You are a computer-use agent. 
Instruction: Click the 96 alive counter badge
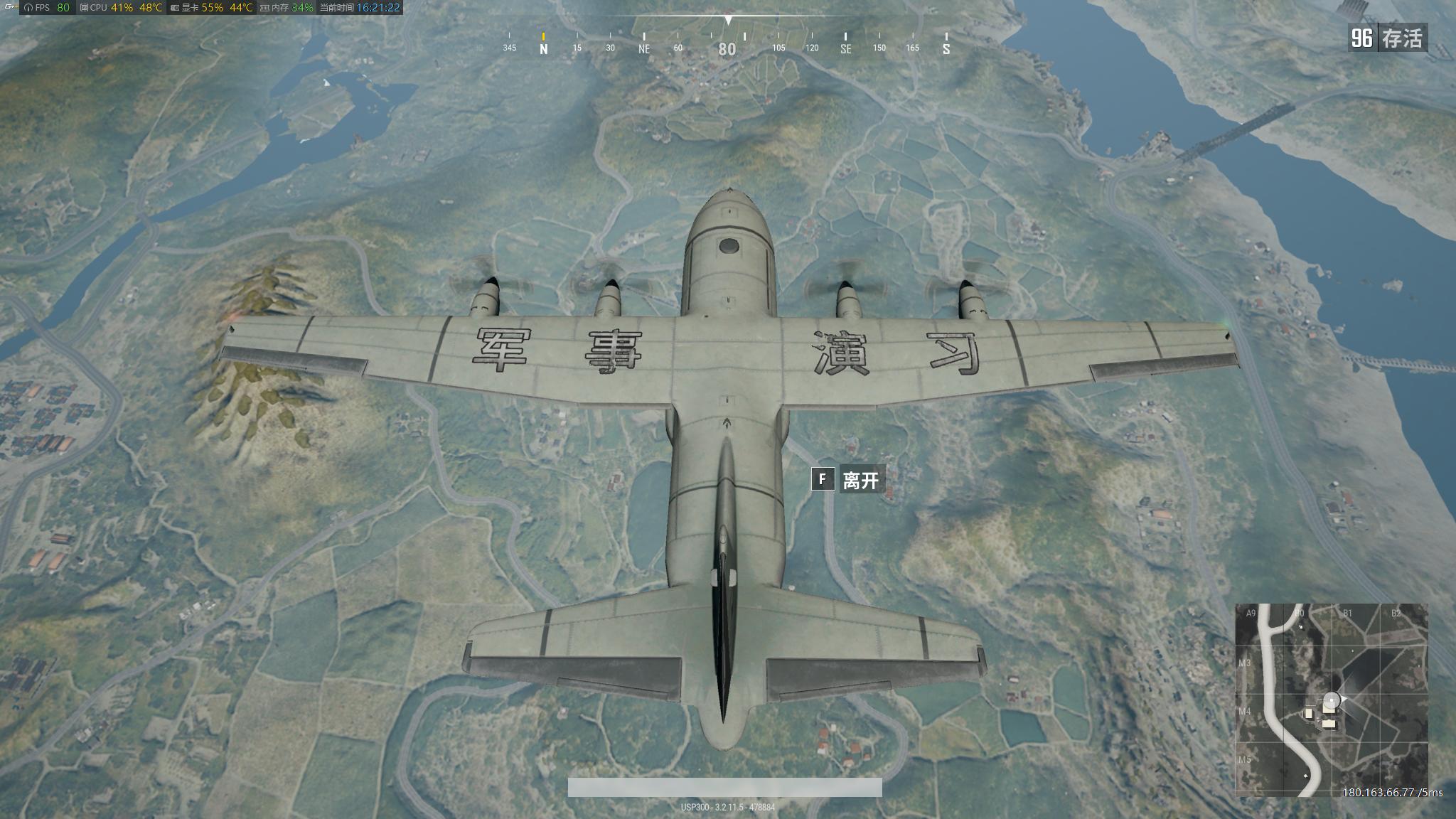pyautogui.click(x=1363, y=37)
